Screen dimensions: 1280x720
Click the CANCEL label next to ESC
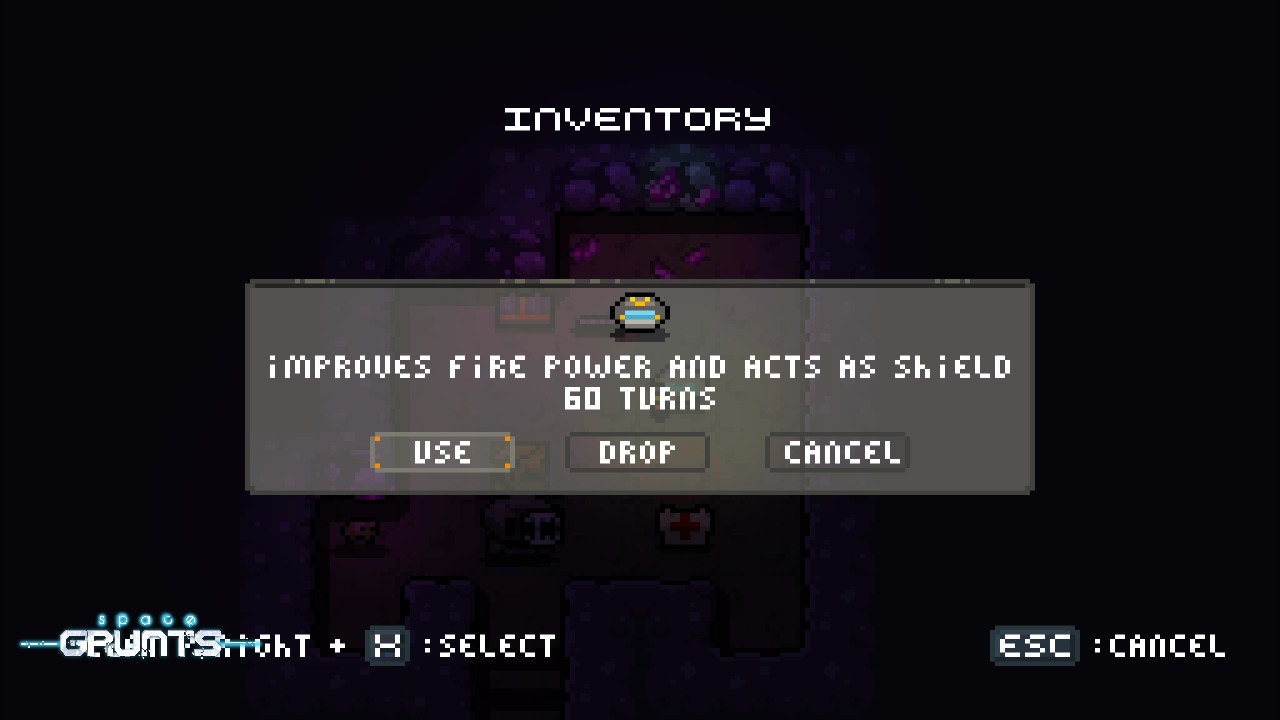coord(1168,646)
